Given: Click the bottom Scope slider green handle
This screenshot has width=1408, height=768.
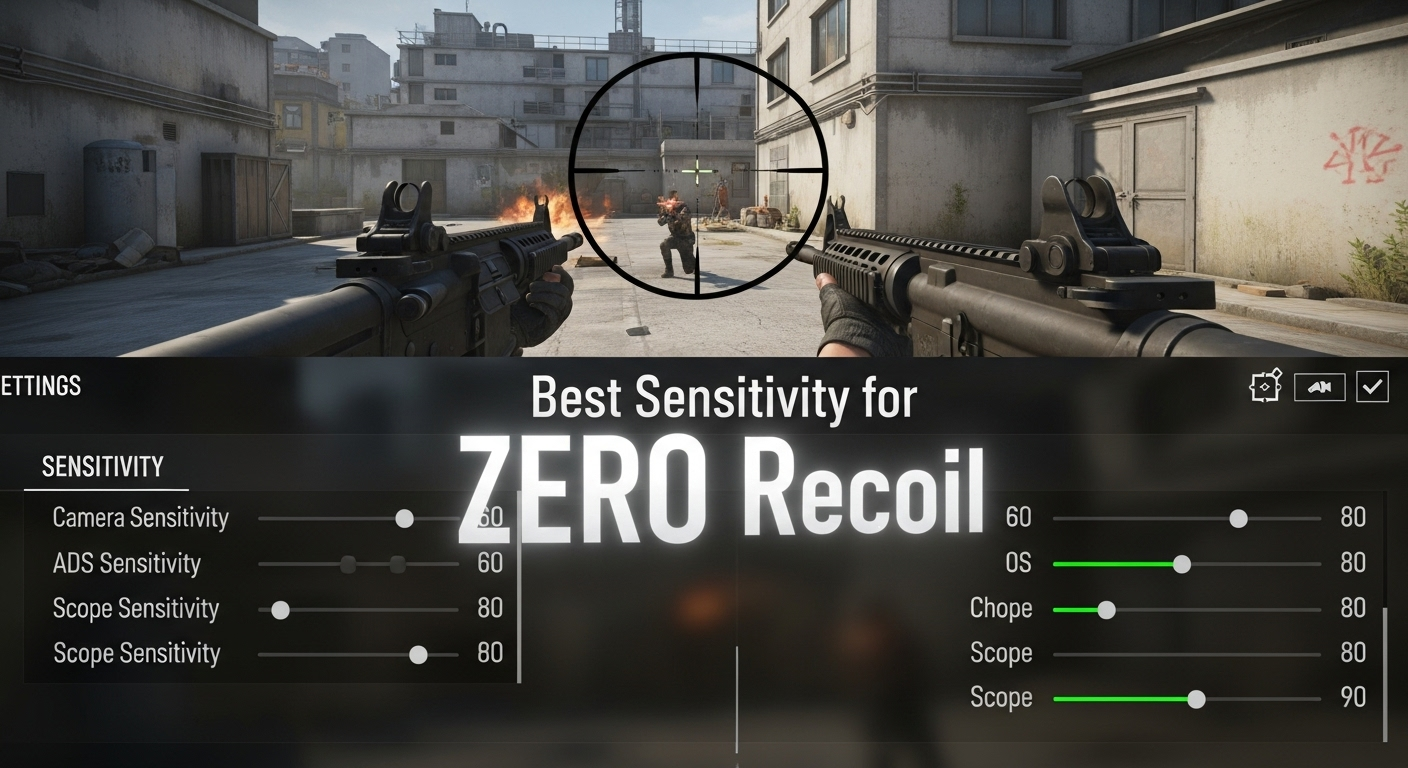Looking at the screenshot, I should (x=1196, y=697).
